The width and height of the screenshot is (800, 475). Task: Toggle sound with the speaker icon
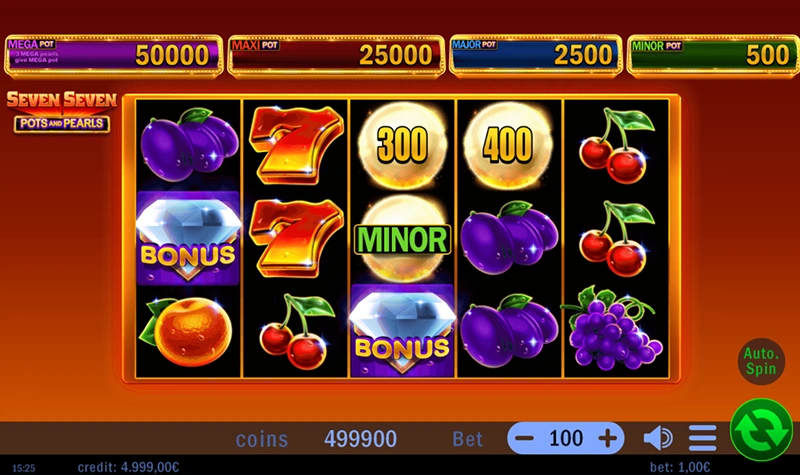(x=657, y=438)
